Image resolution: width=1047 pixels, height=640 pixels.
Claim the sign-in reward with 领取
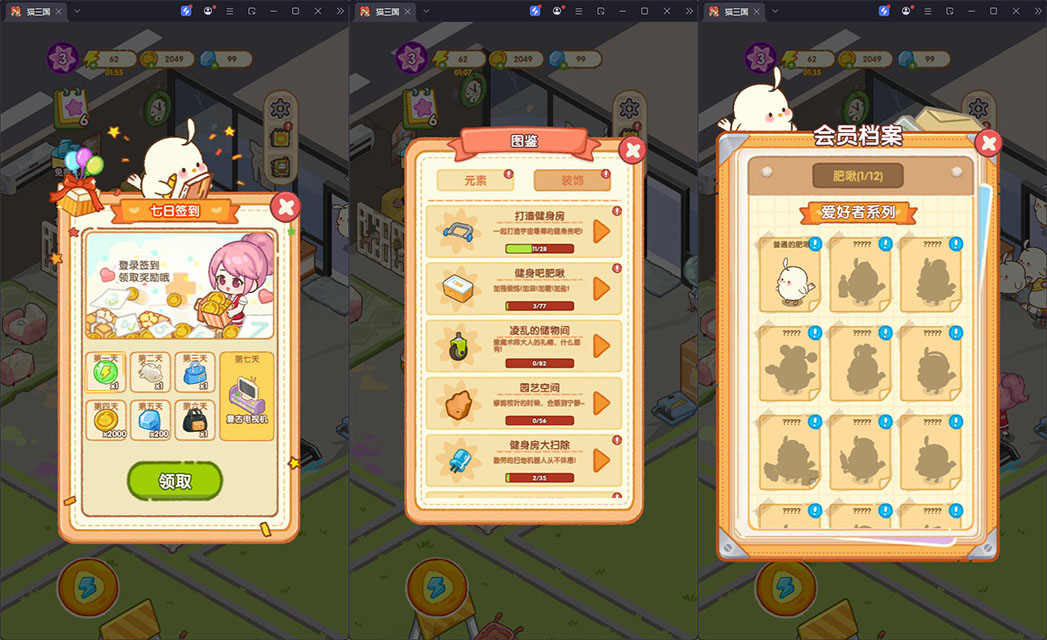click(x=175, y=481)
